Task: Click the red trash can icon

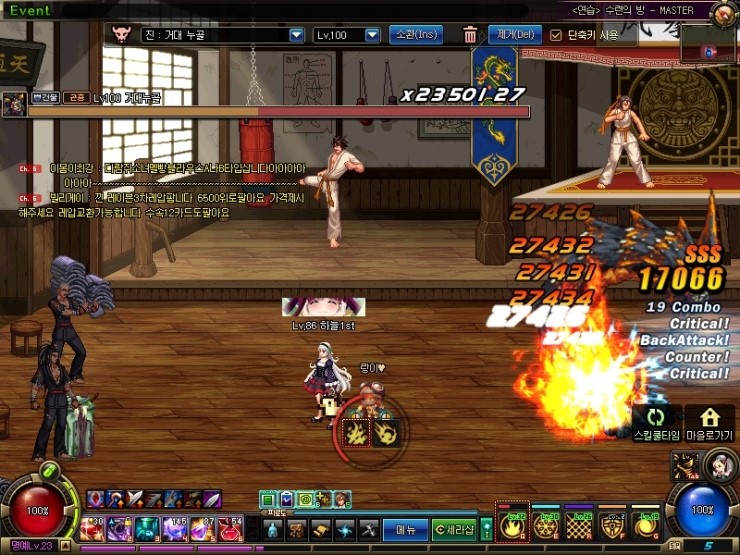Action: point(470,35)
